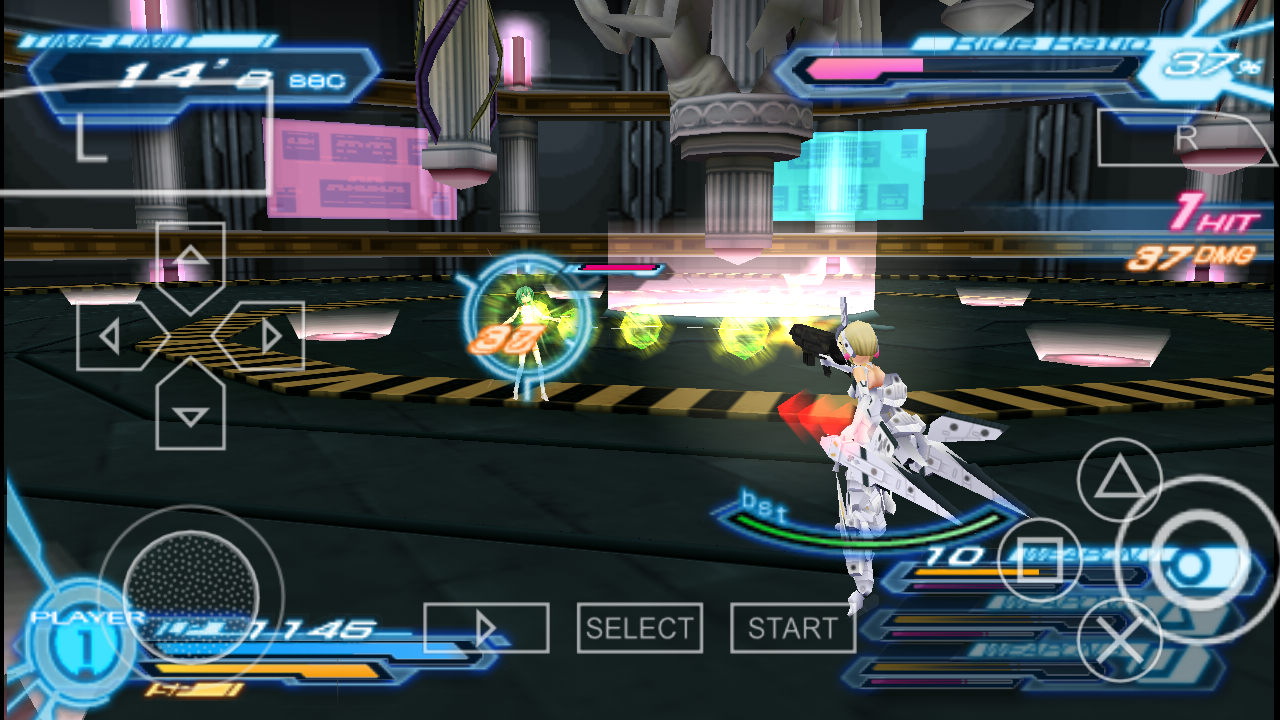This screenshot has height=720, width=1280.
Task: Tap the fast-forward arrow control
Action: (x=489, y=627)
